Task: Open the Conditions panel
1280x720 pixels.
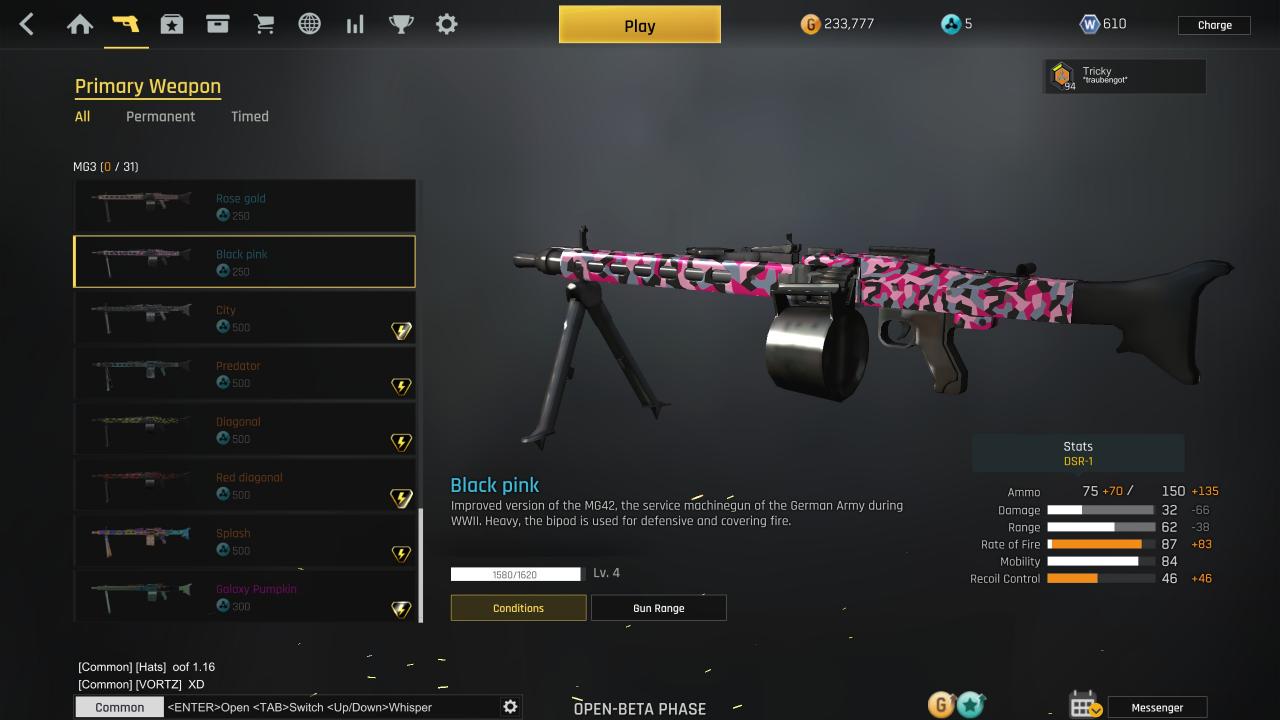Action: (x=518, y=608)
